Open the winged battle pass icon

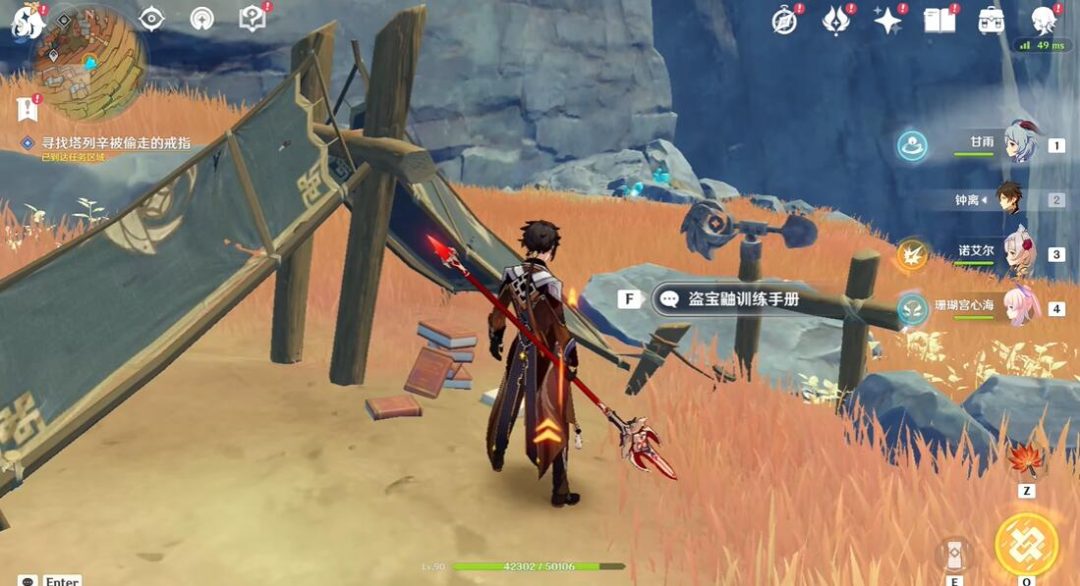point(836,20)
